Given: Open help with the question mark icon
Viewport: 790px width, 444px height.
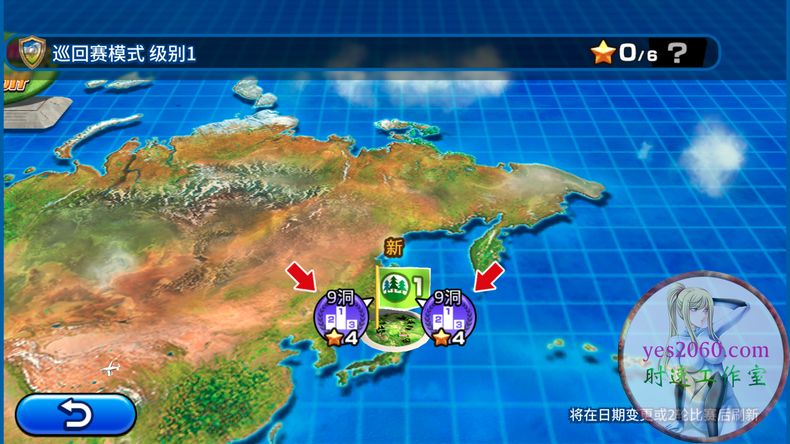Looking at the screenshot, I should [677, 52].
